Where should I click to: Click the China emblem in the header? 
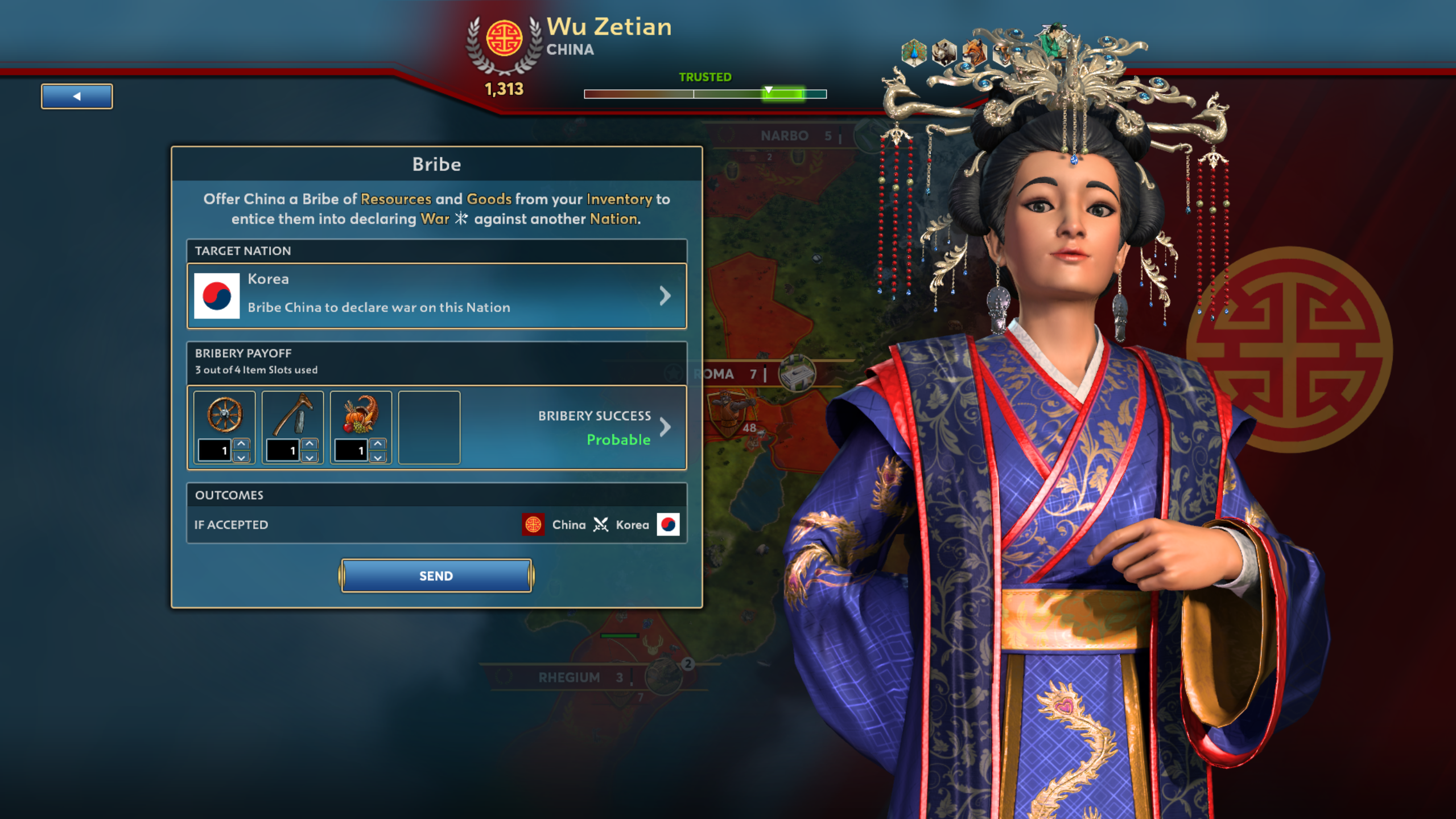pos(504,39)
